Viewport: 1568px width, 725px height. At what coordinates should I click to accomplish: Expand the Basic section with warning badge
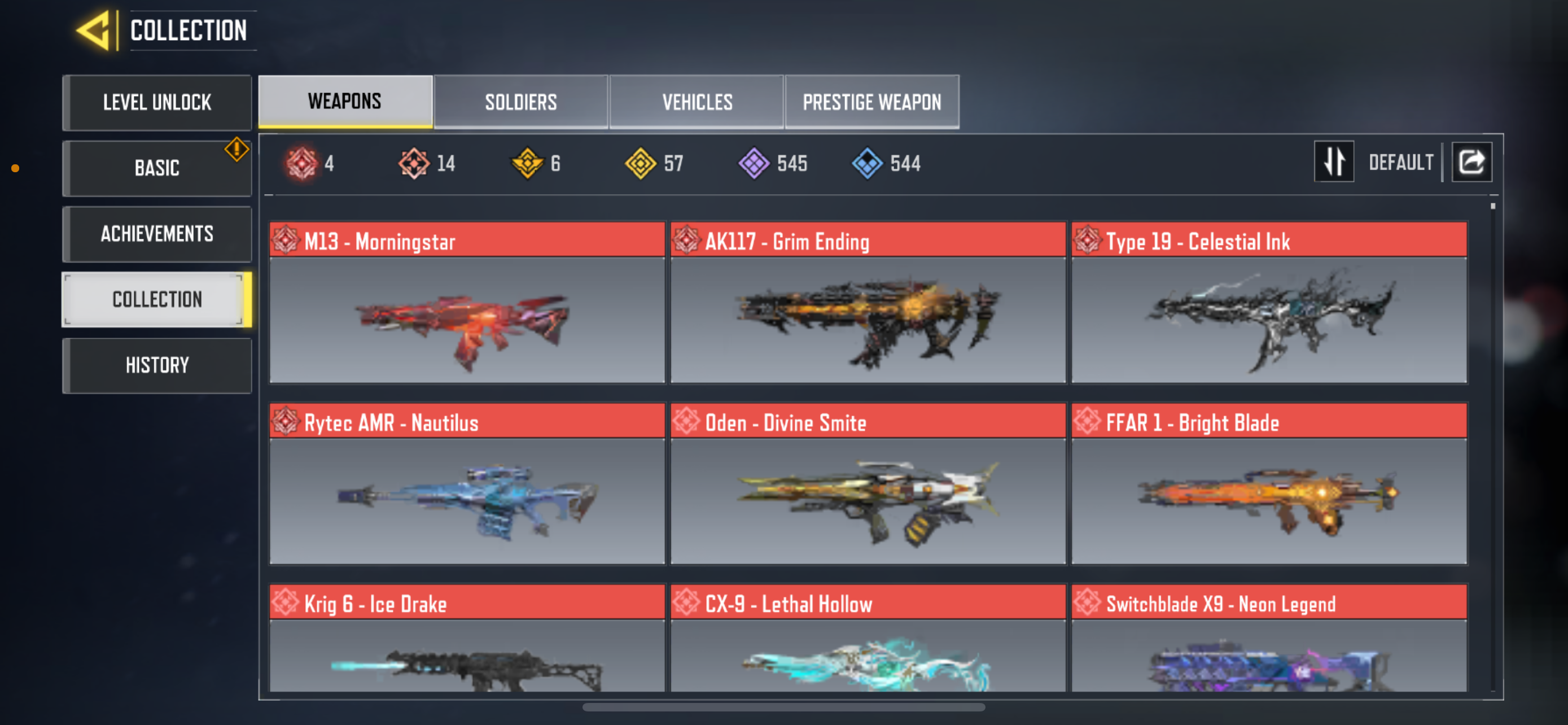coord(156,168)
